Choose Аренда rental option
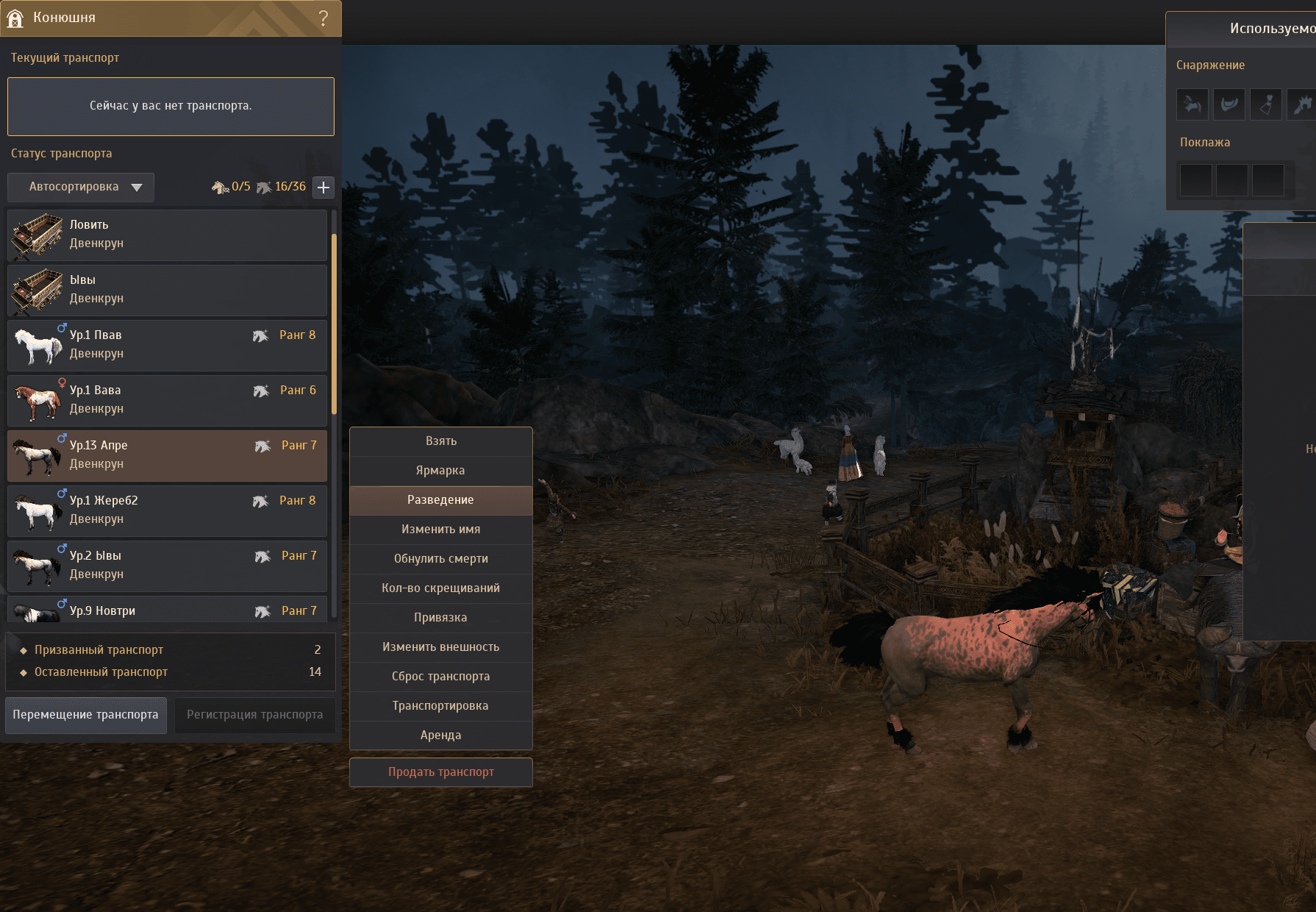1316x912 pixels. (x=440, y=735)
